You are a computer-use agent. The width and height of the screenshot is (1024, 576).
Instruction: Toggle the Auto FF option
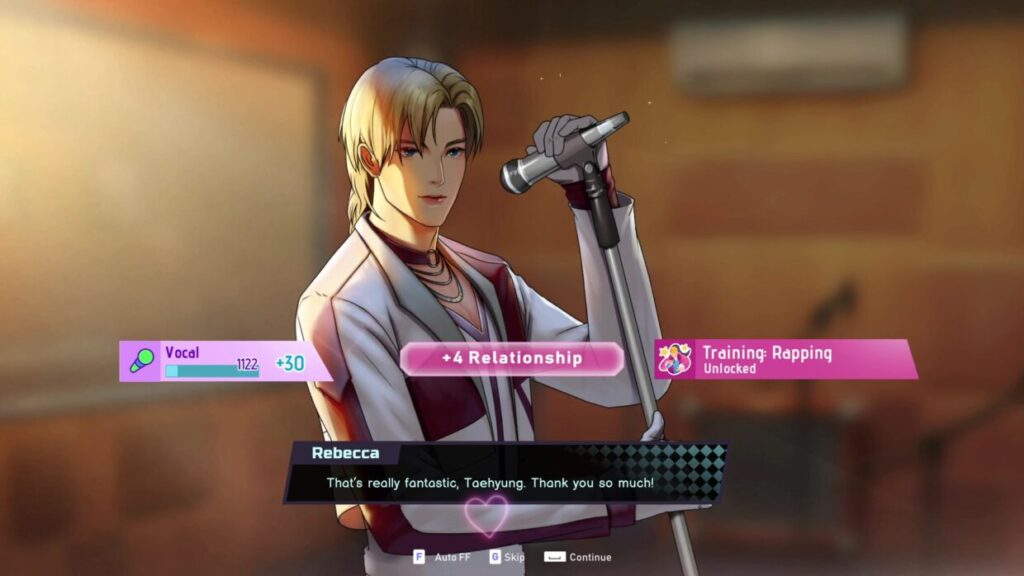442,557
